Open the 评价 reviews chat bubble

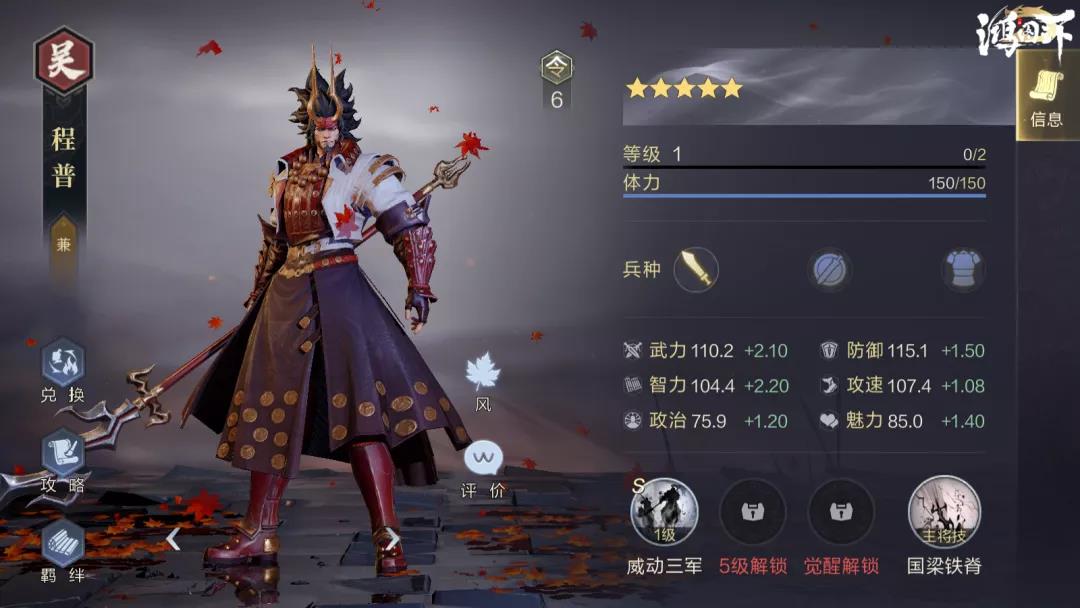483,461
